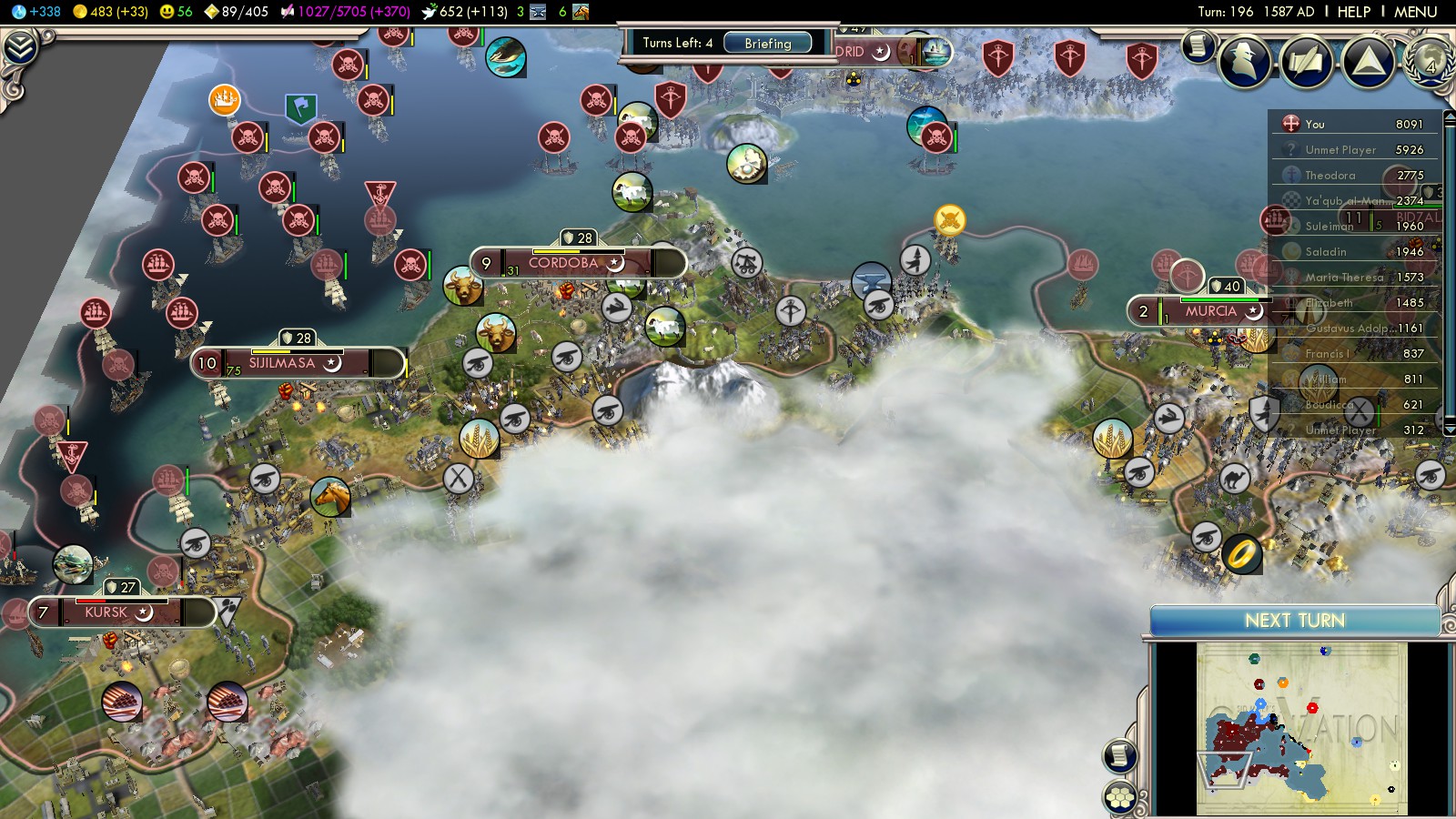Viewport: 1456px width, 819px height.
Task: Click the blue science flask in top bar
Action: (19, 12)
